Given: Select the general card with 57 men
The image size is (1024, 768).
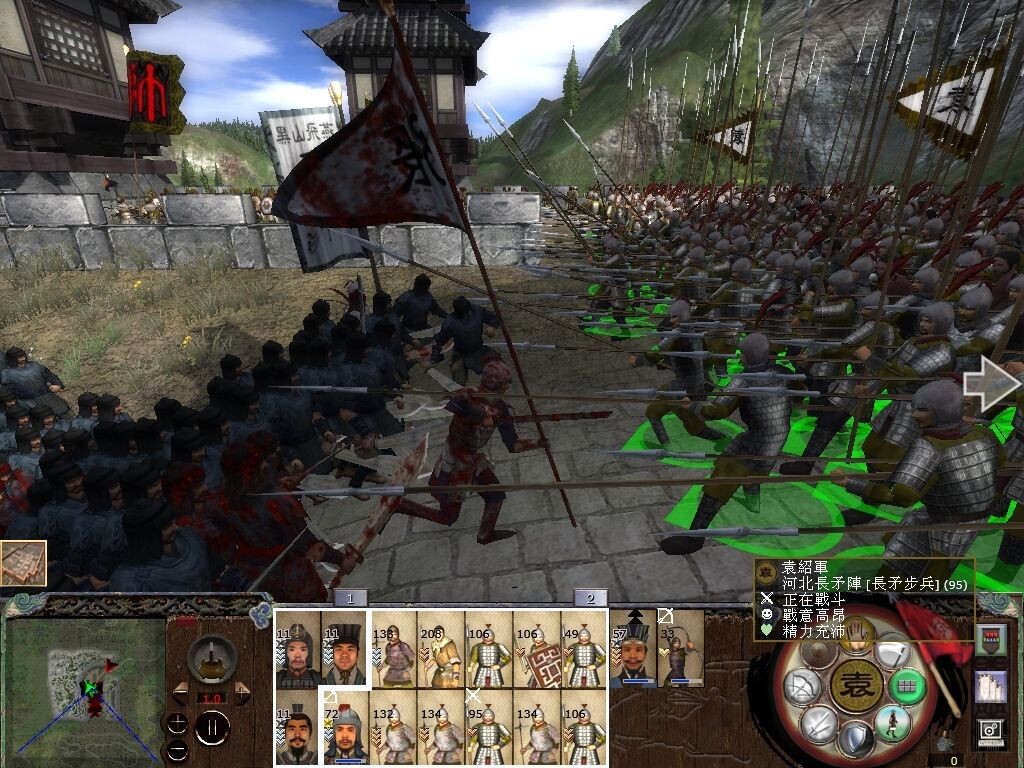Looking at the screenshot, I should pyautogui.click(x=632, y=649).
